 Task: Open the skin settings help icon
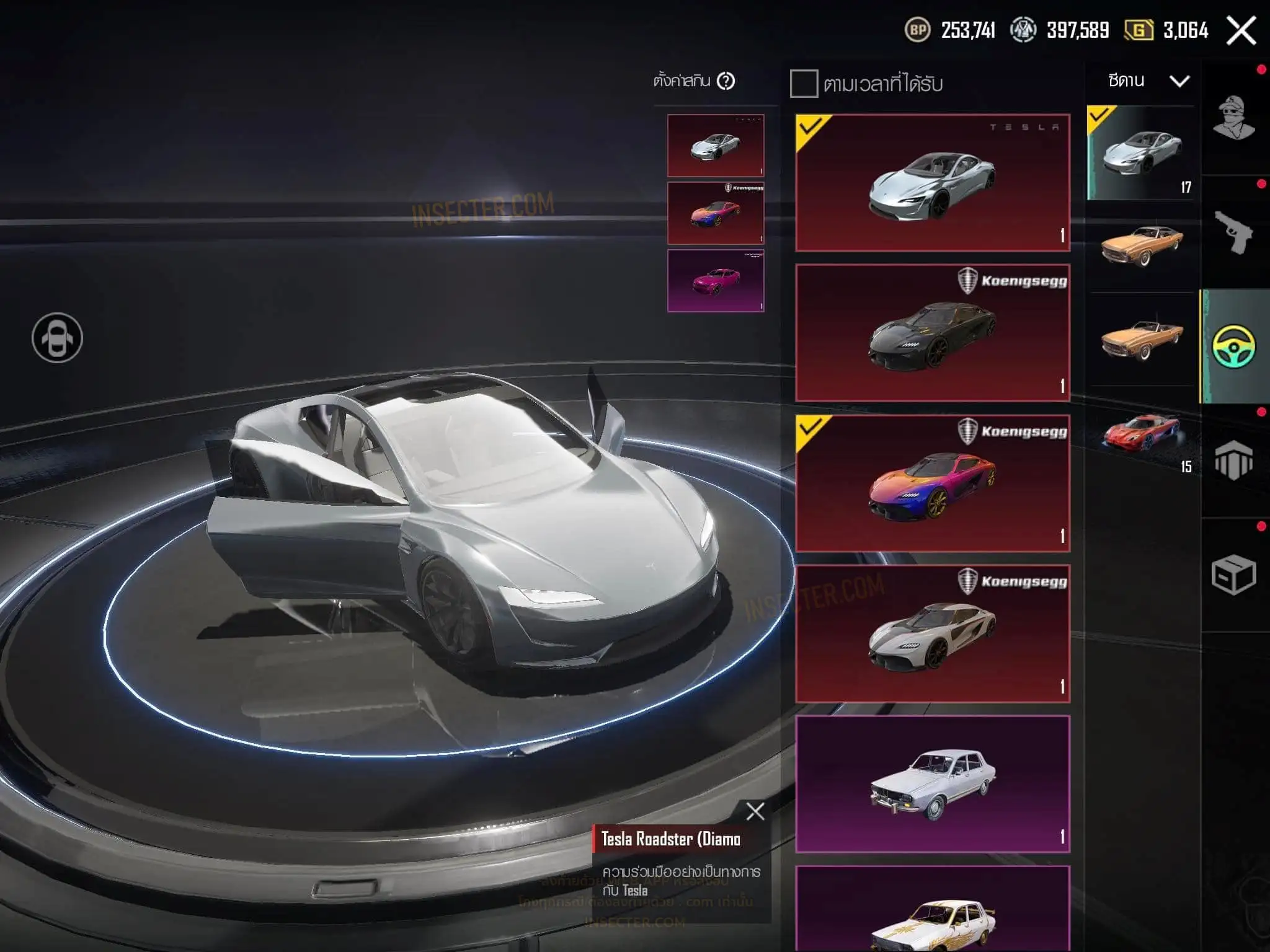click(x=726, y=81)
